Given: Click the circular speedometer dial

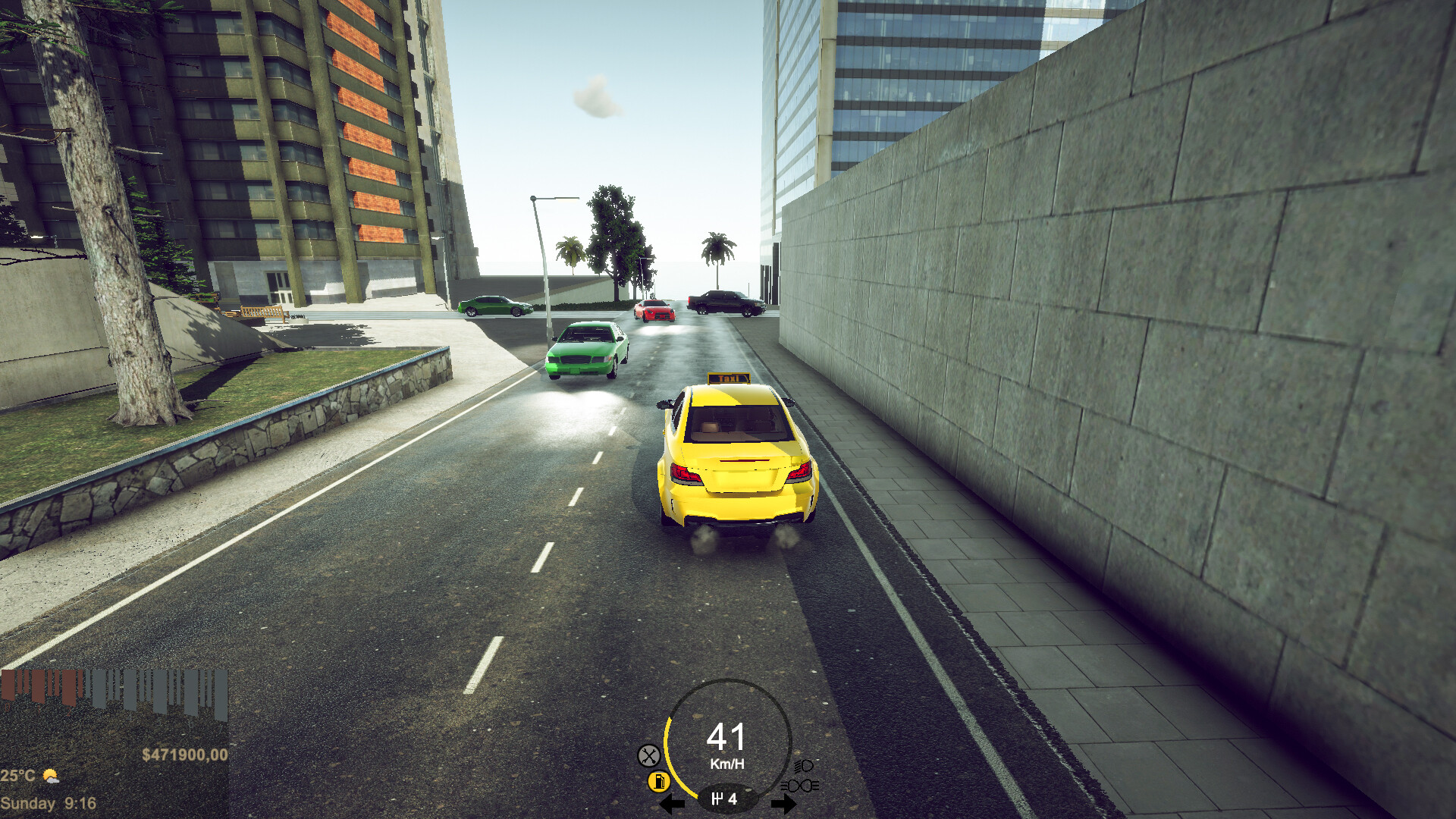Looking at the screenshot, I should click(728, 743).
